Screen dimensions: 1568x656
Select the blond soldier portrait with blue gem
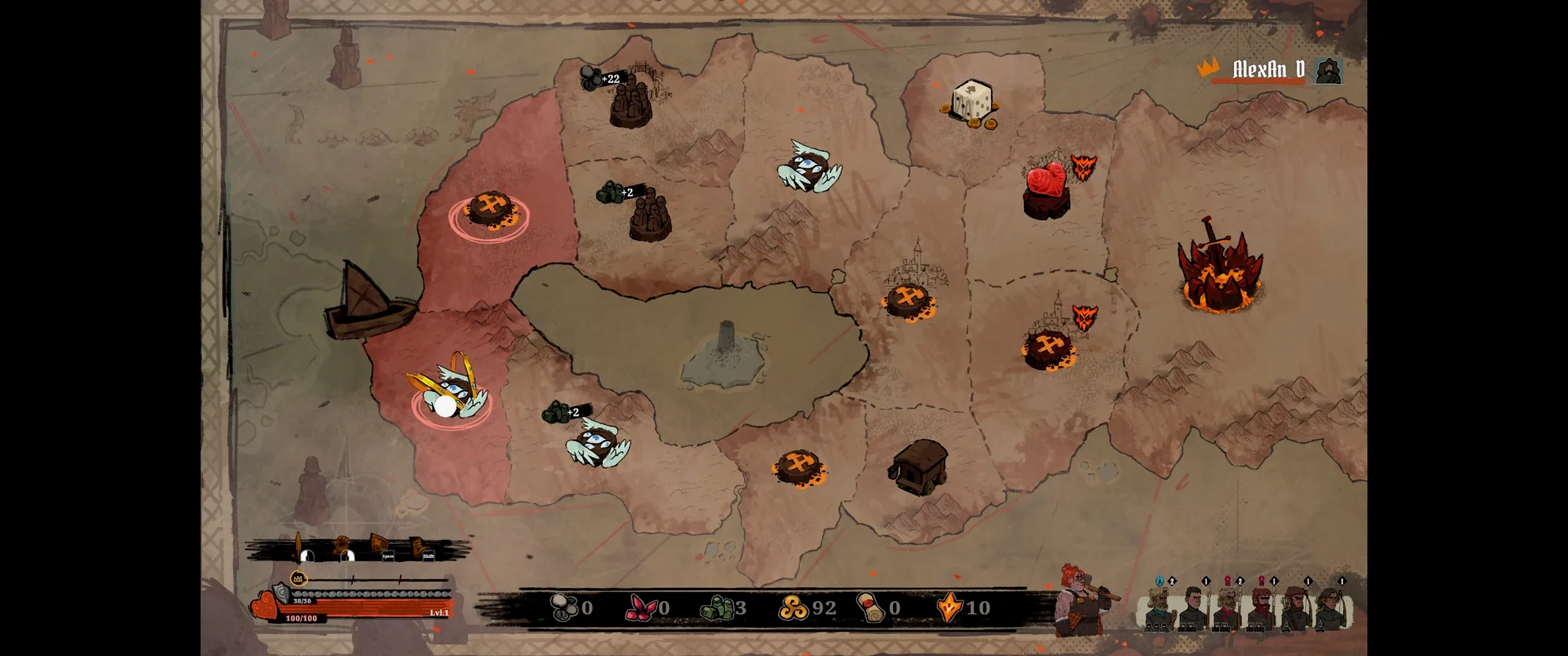1158,606
